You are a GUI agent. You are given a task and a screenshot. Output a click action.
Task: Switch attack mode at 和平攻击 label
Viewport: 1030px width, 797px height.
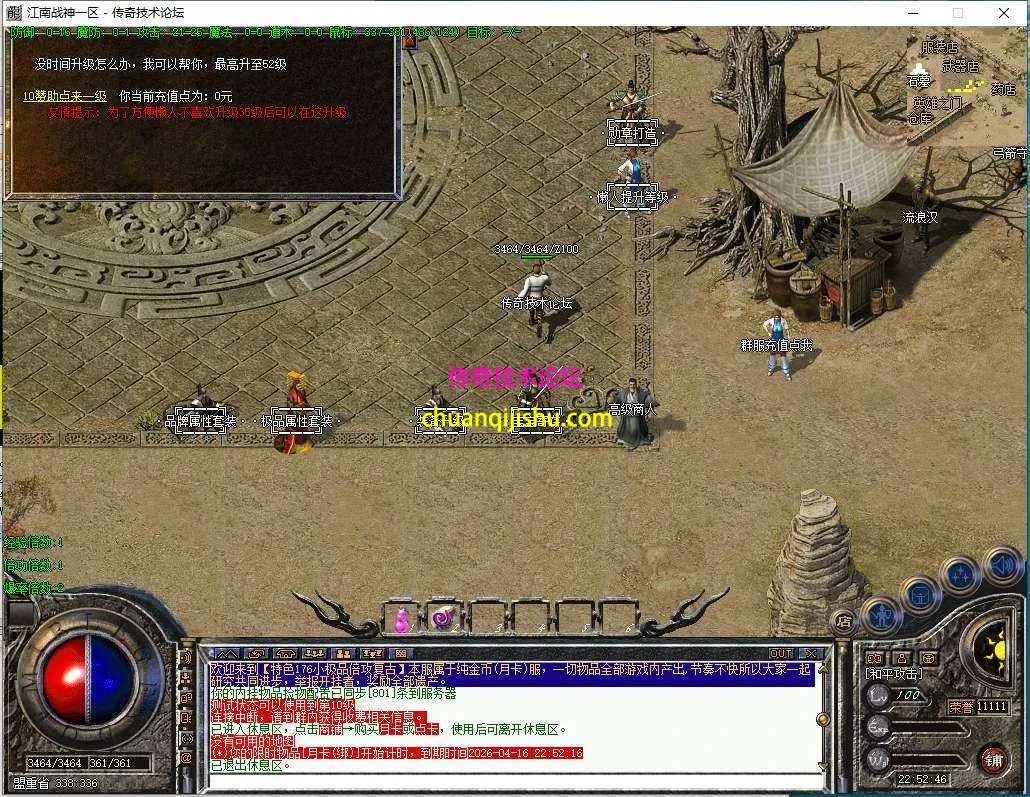tap(894, 674)
